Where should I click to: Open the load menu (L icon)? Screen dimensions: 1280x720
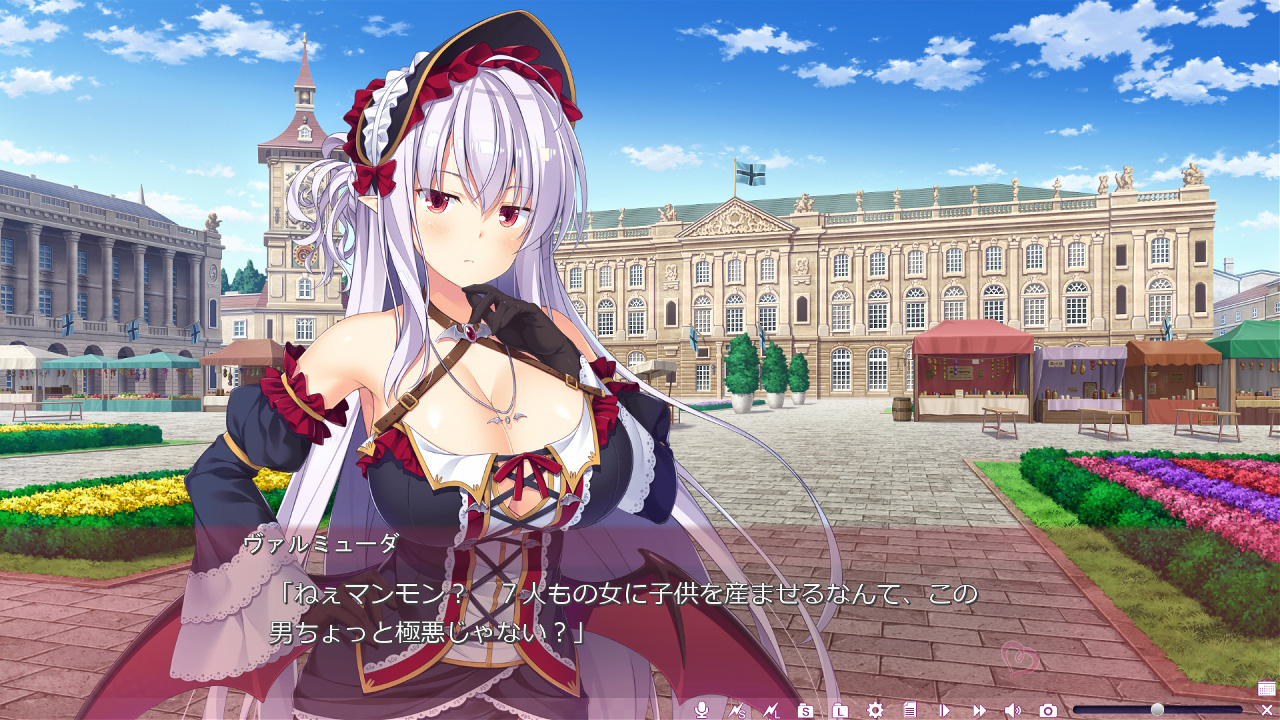(840, 710)
